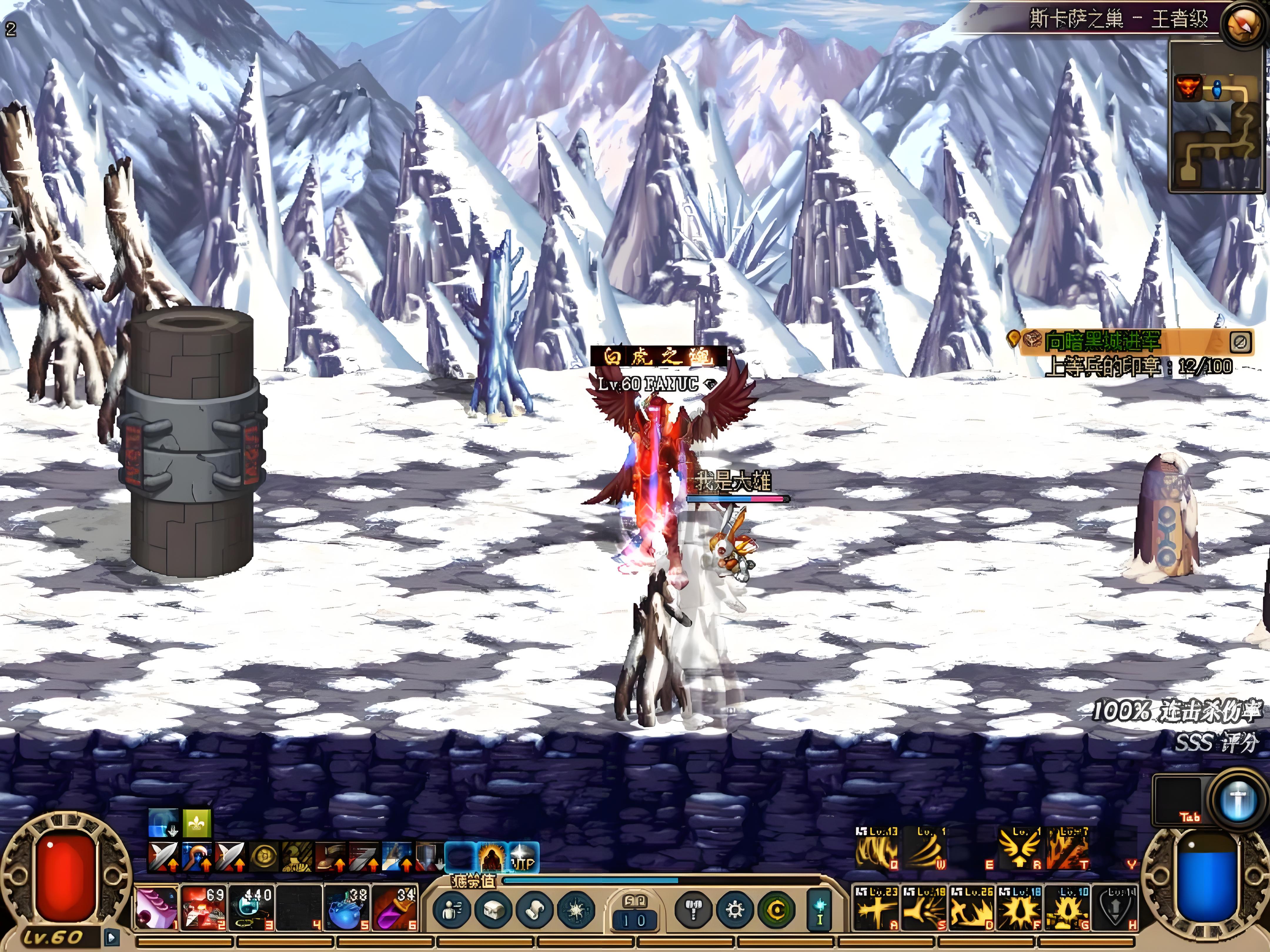Open the inventory chest button

pyautogui.click(x=493, y=910)
